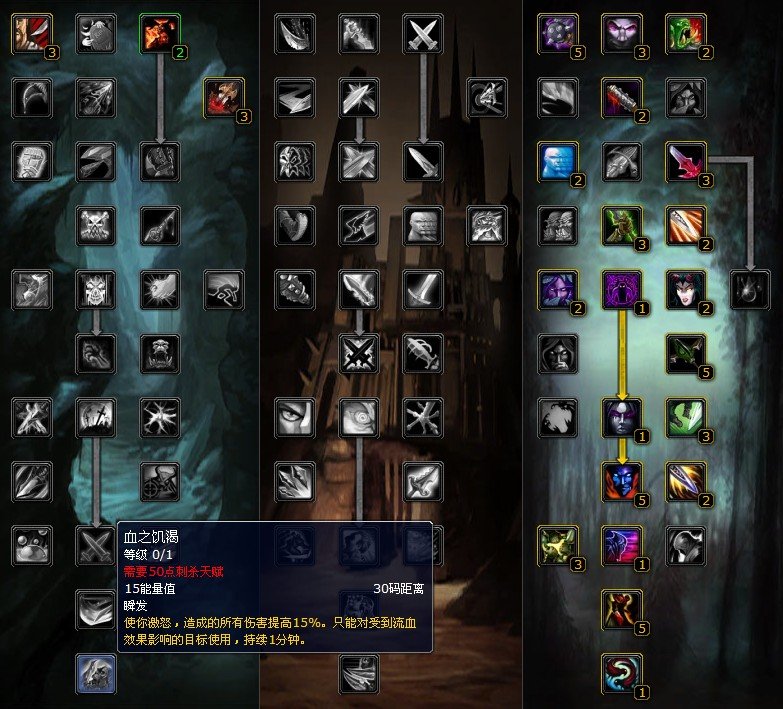Choose the horned dark-haired woman talent

685,289
